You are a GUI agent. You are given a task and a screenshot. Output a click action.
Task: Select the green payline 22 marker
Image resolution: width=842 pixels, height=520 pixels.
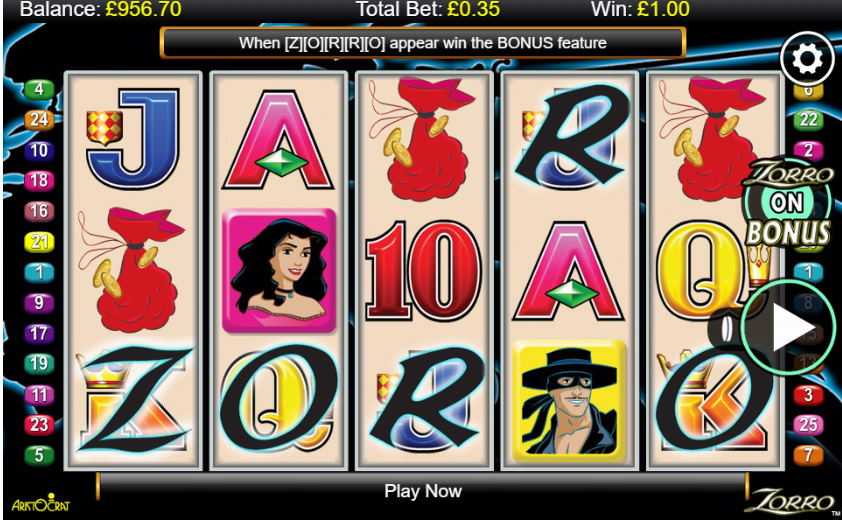(x=809, y=120)
